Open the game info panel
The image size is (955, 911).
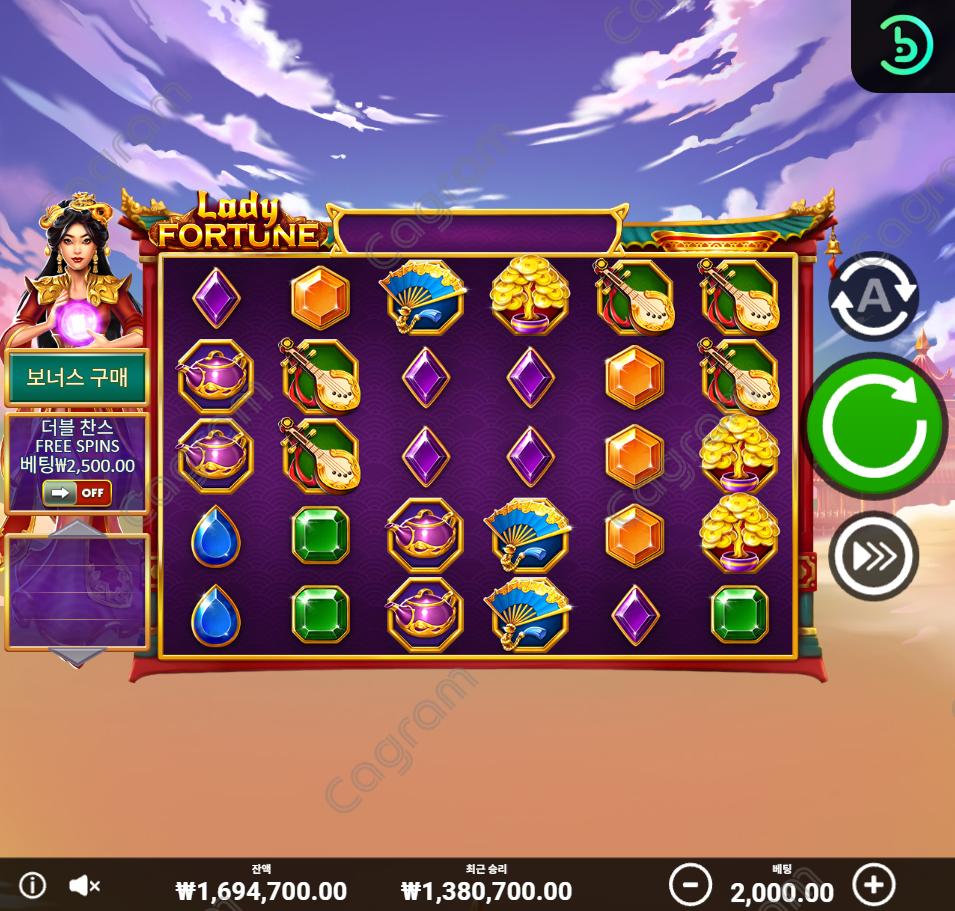33,886
